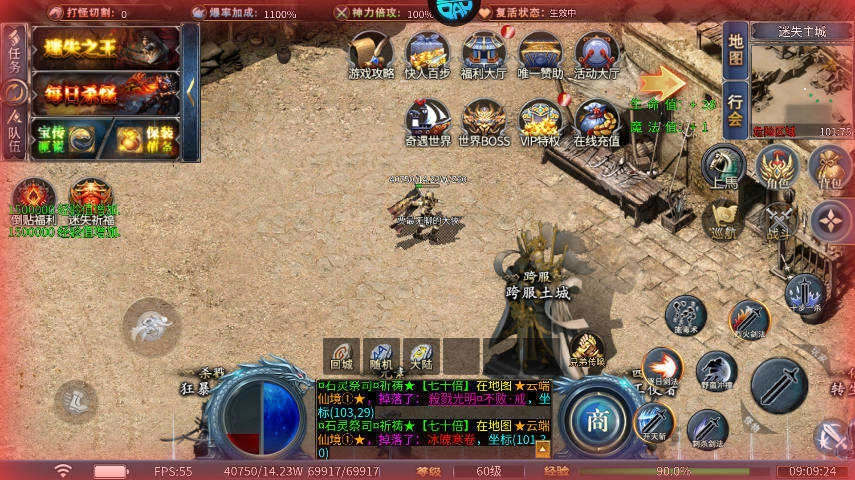The image size is (855, 480).
Task: Open the 角色 character sheet
Action: coord(777,167)
